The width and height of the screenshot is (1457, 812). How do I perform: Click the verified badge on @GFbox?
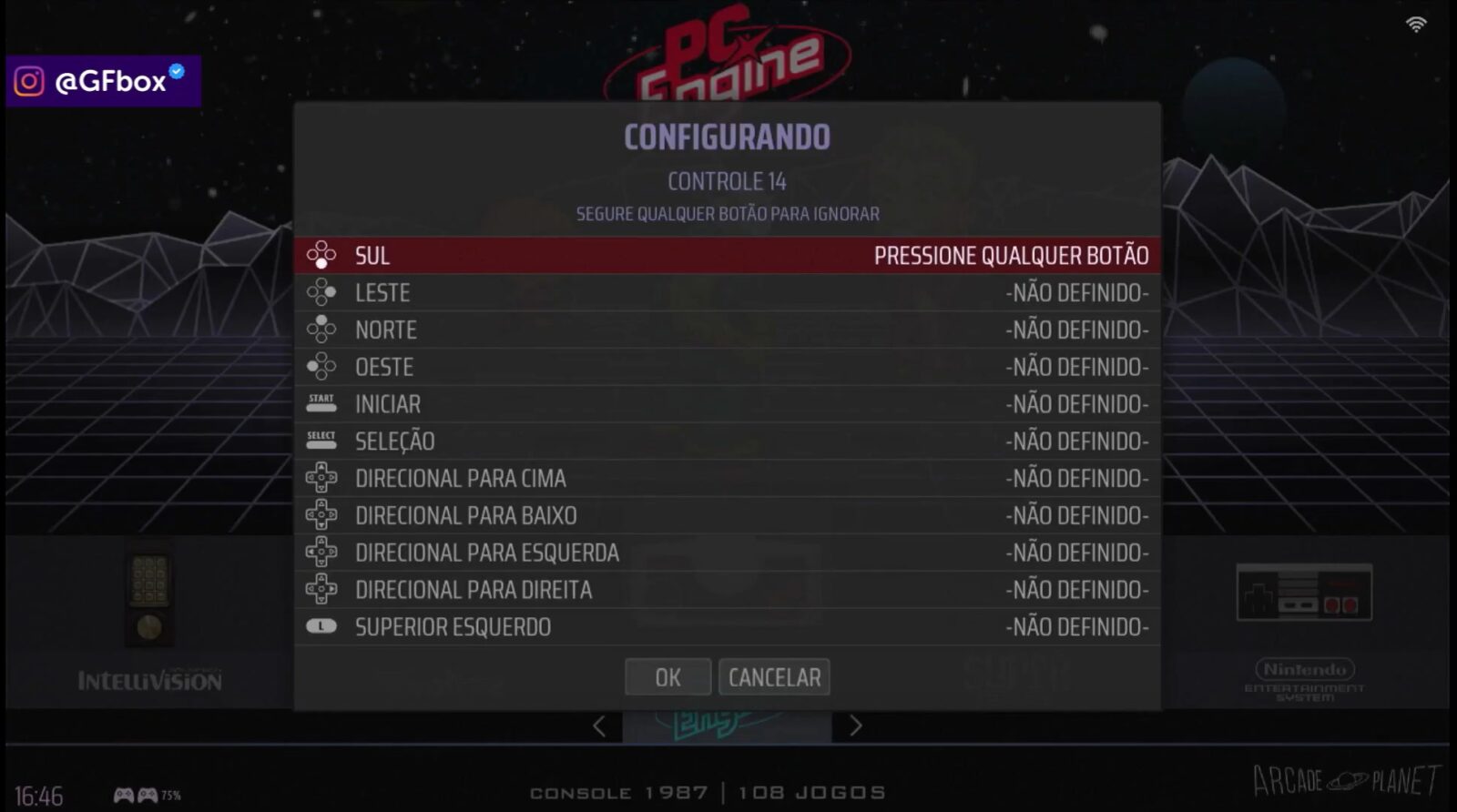click(x=176, y=67)
